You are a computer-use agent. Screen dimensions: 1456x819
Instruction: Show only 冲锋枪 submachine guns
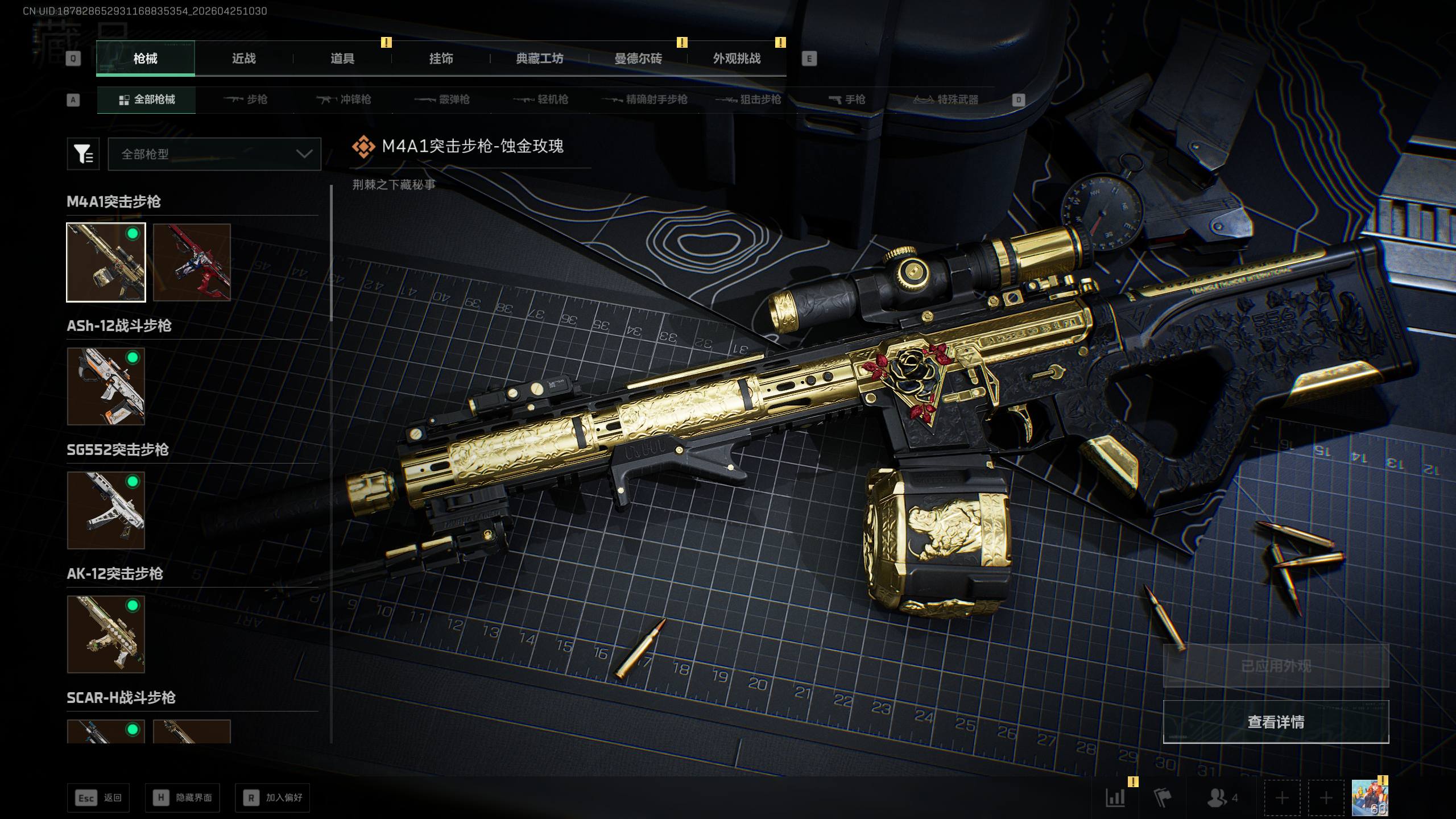click(344, 100)
